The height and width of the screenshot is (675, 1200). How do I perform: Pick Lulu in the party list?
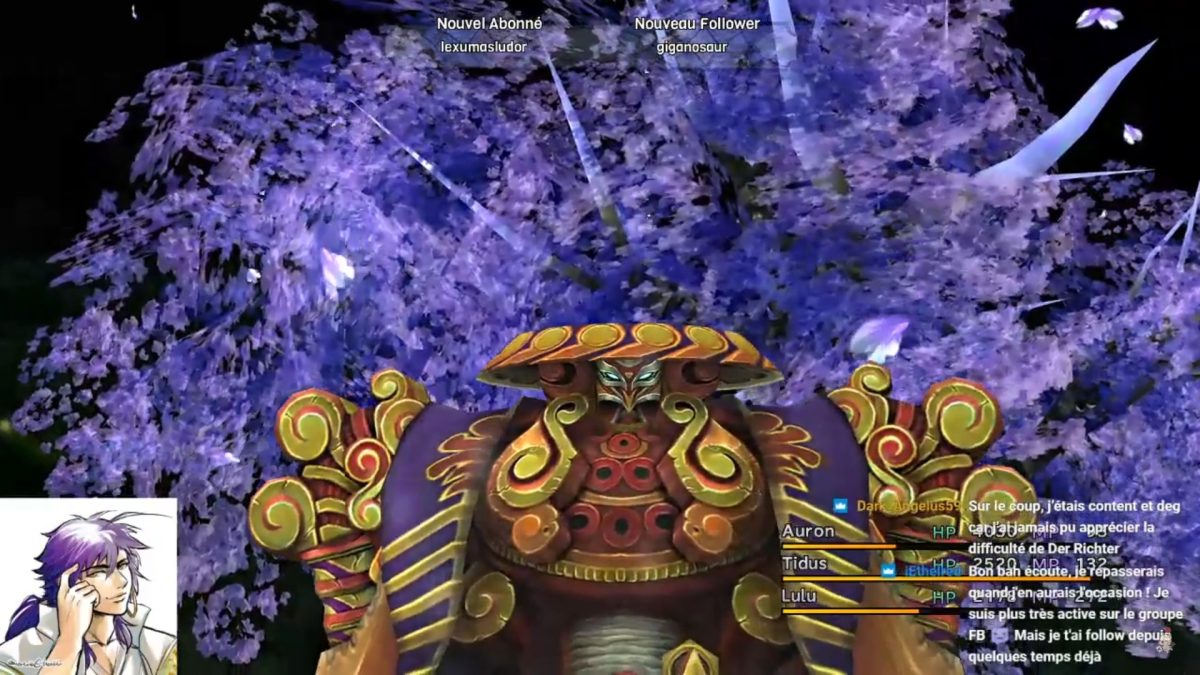click(x=799, y=597)
